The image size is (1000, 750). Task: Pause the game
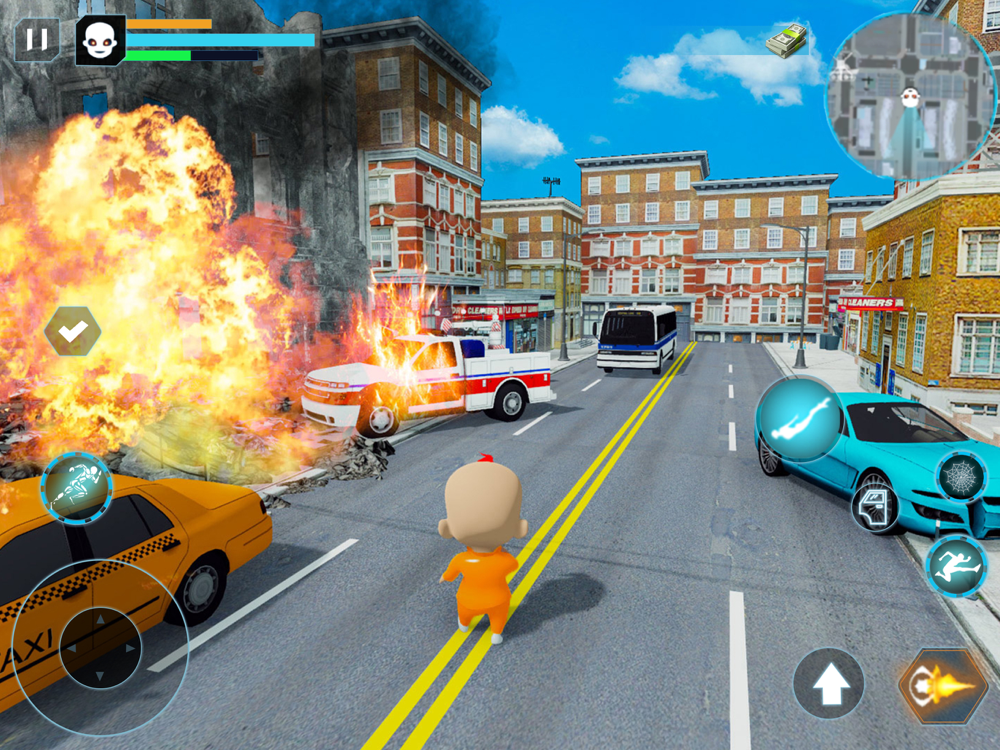(x=36, y=40)
